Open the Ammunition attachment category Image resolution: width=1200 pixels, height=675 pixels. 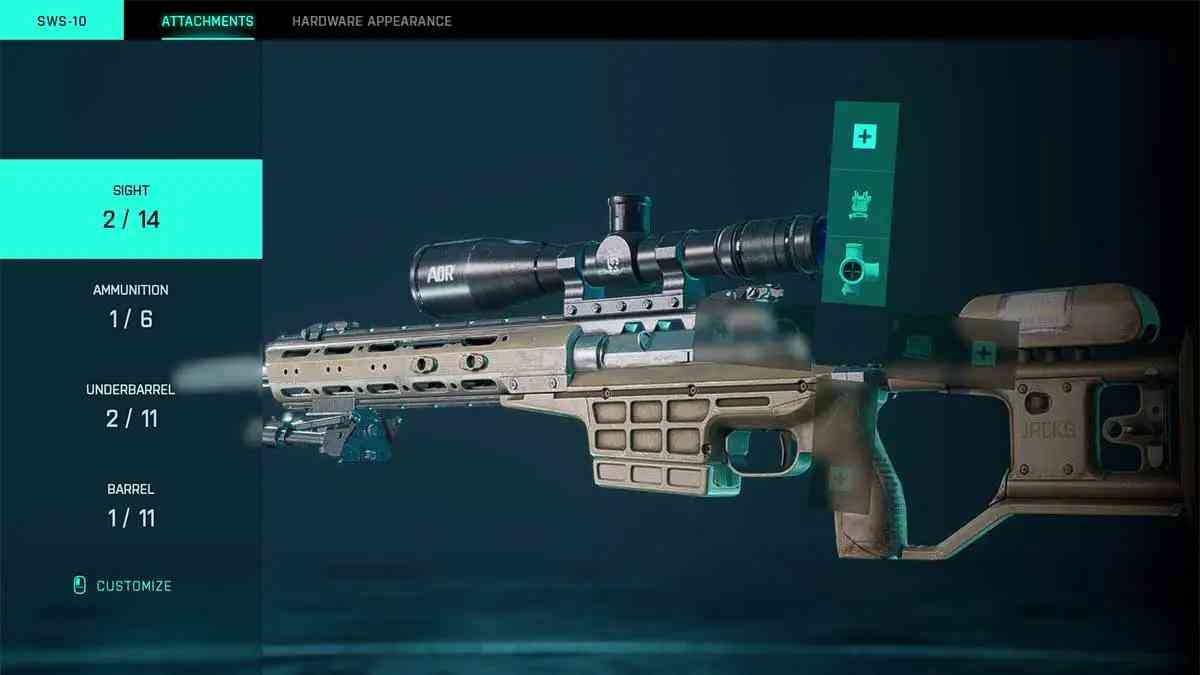[x=131, y=308]
